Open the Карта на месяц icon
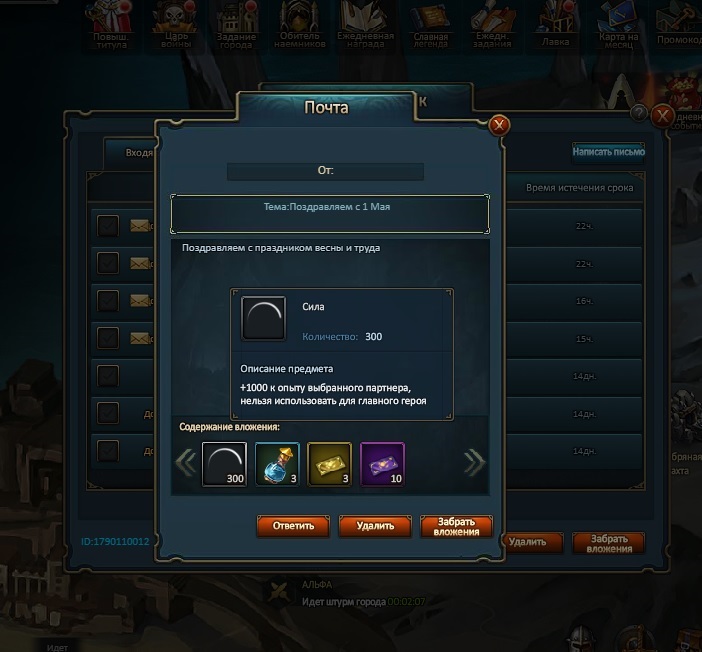Viewport: 702px width, 652px height. [x=617, y=26]
